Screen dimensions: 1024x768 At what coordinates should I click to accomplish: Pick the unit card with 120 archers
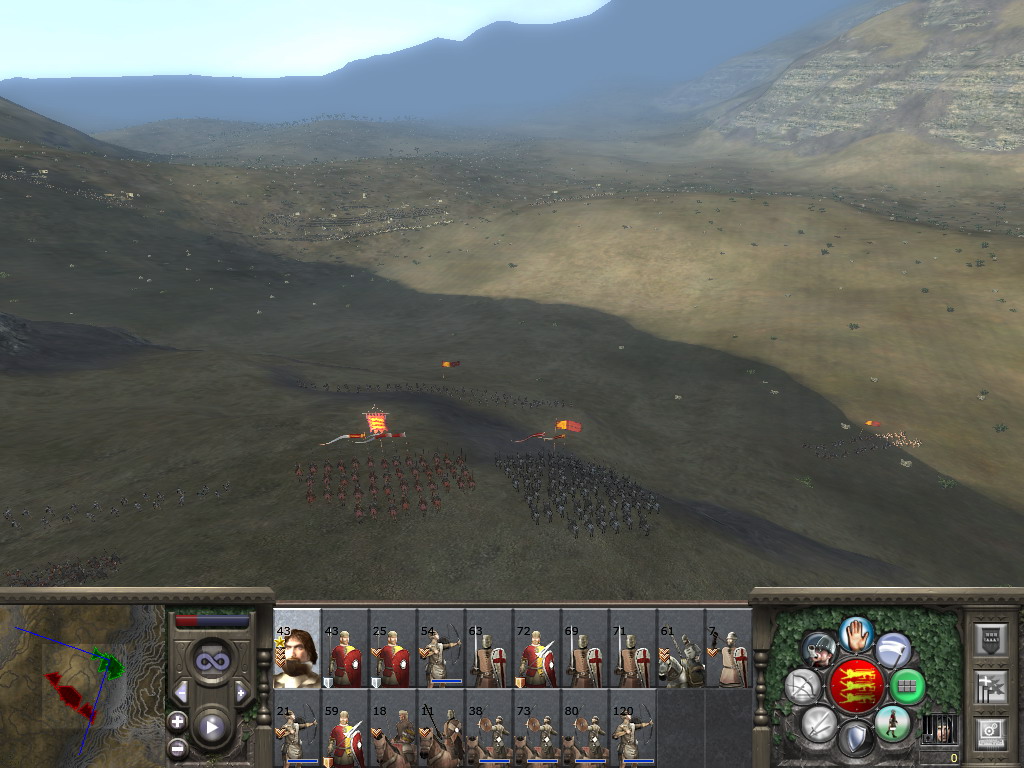633,729
